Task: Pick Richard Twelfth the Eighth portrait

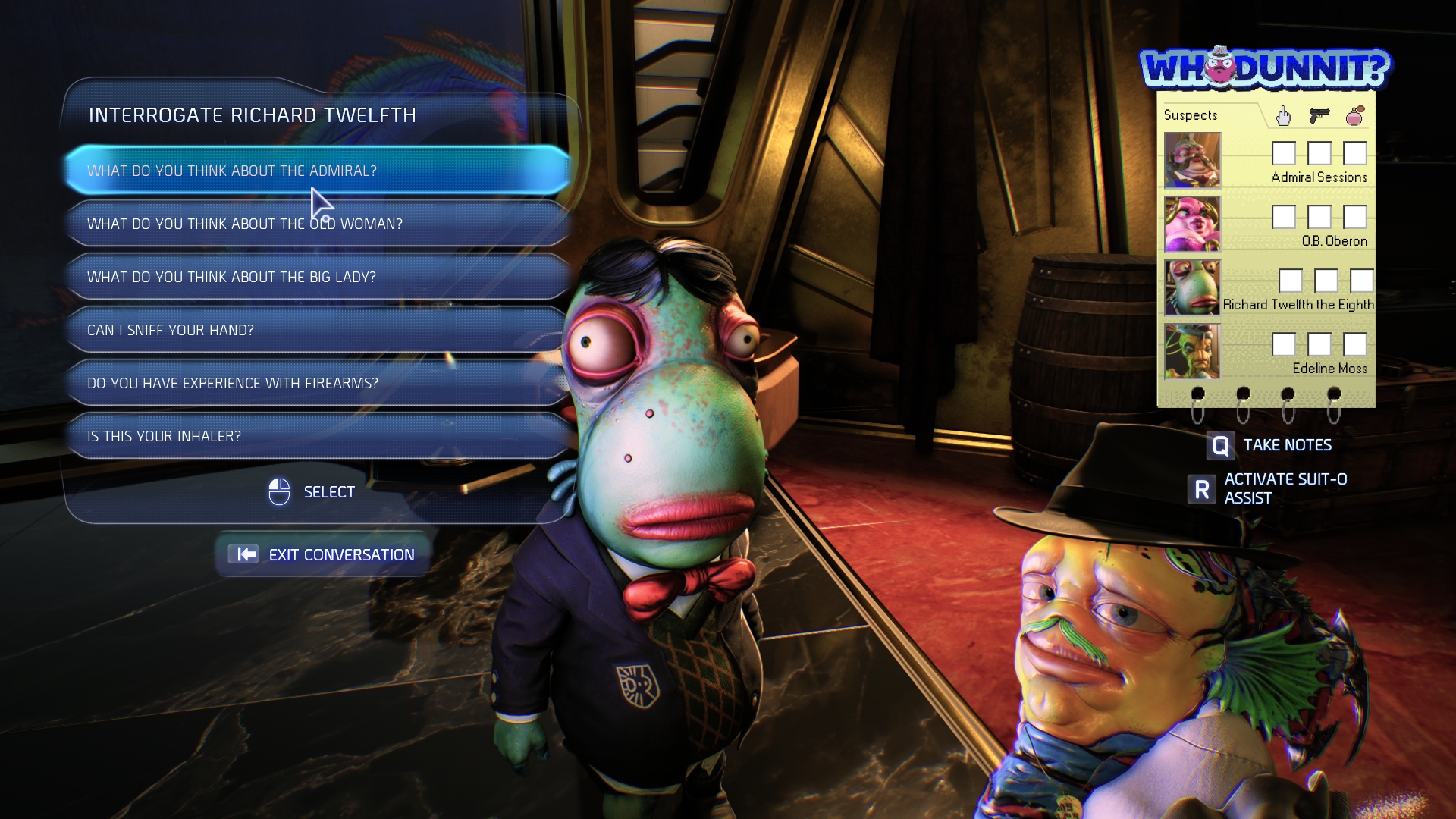Action: tap(1192, 287)
